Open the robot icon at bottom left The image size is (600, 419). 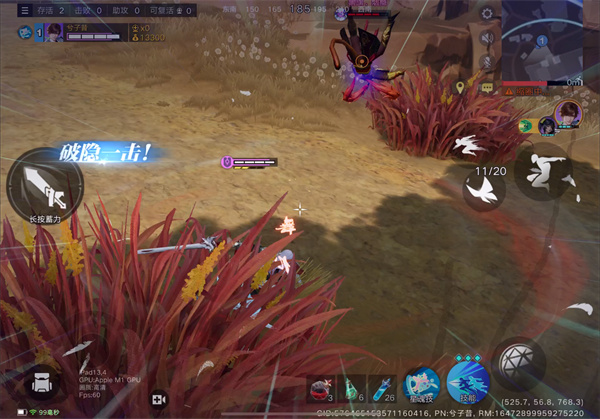[42, 384]
